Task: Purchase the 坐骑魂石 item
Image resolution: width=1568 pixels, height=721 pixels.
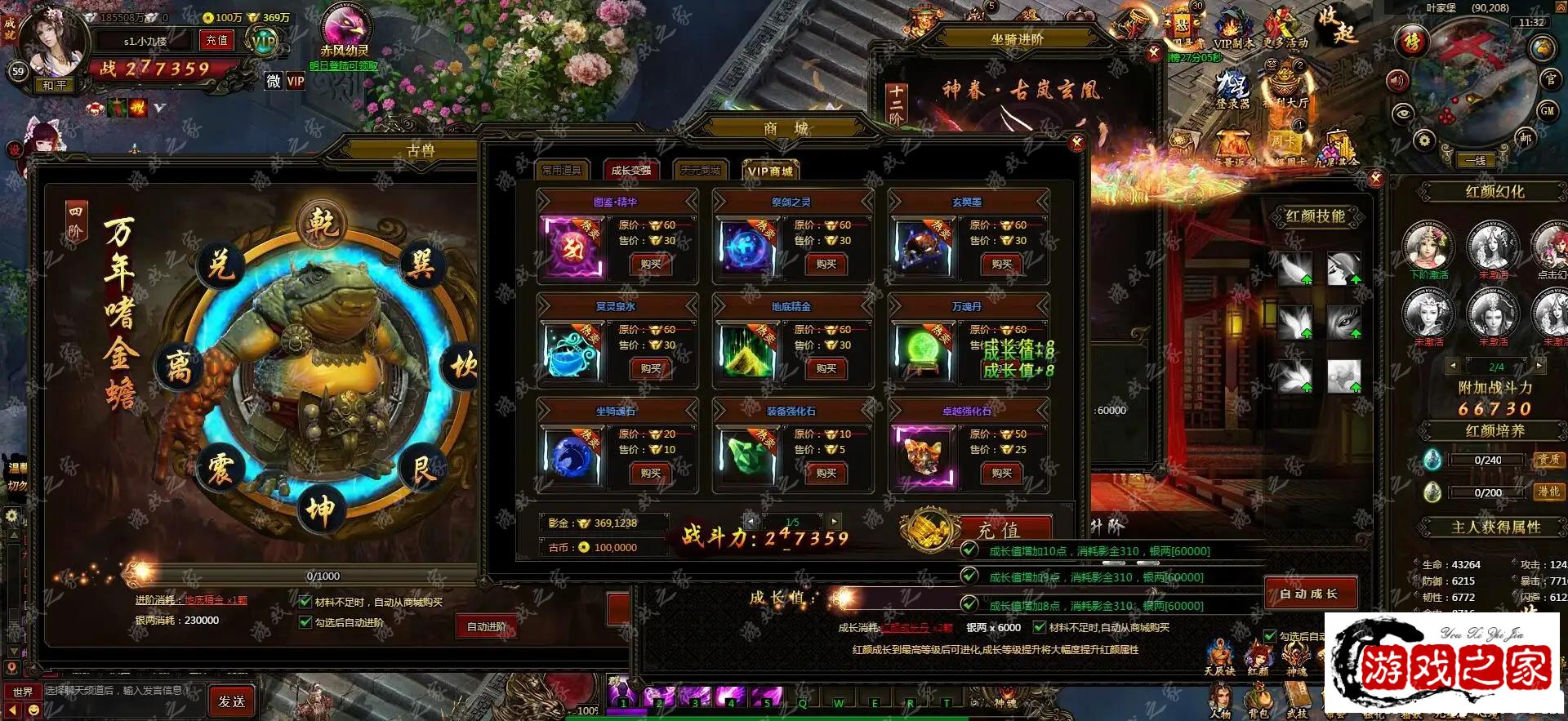Action: point(650,473)
